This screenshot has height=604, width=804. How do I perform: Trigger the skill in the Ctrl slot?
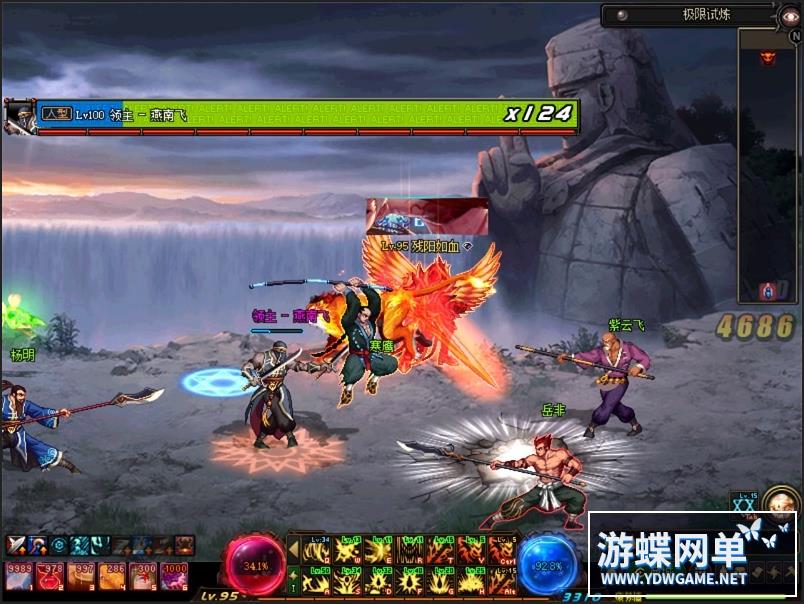tap(502, 550)
